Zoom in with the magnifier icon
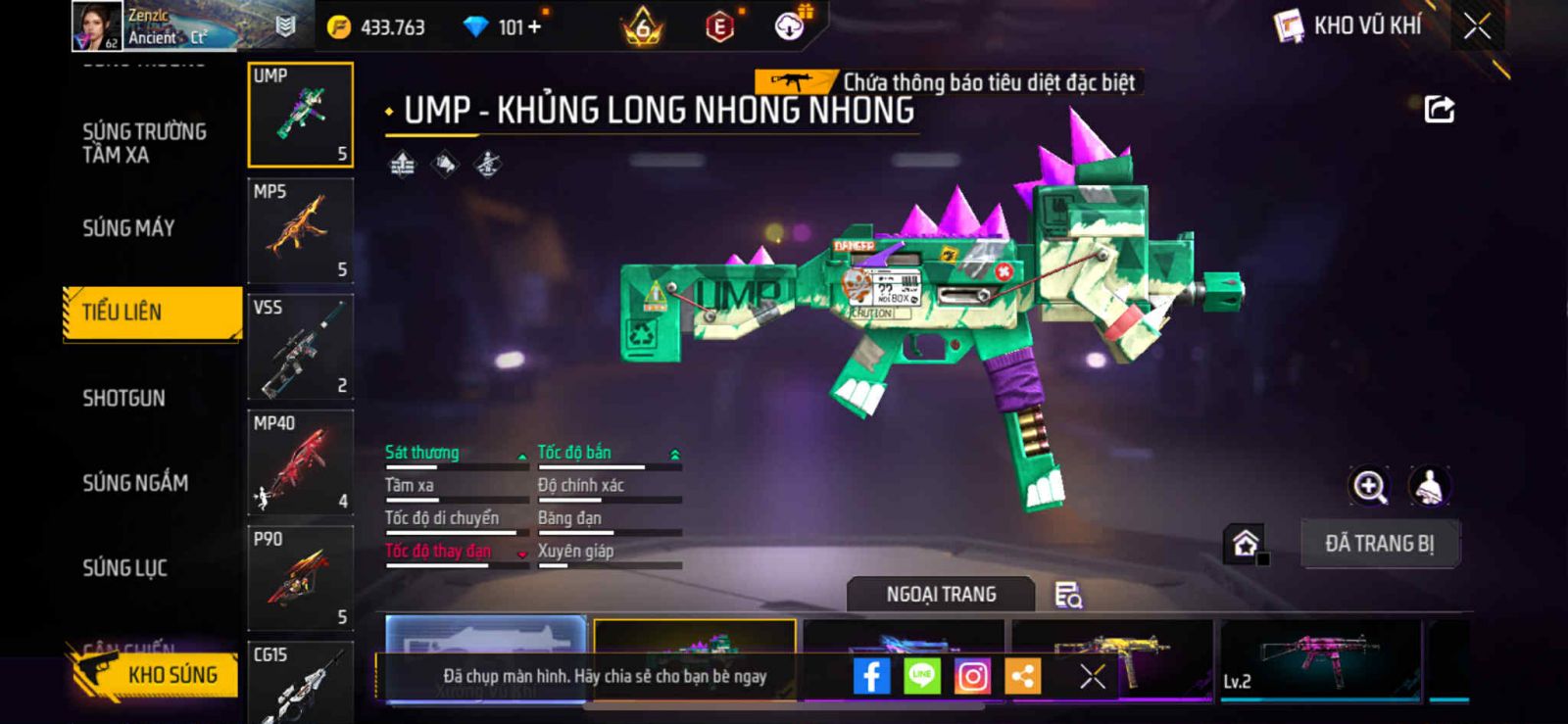 [x=1369, y=486]
